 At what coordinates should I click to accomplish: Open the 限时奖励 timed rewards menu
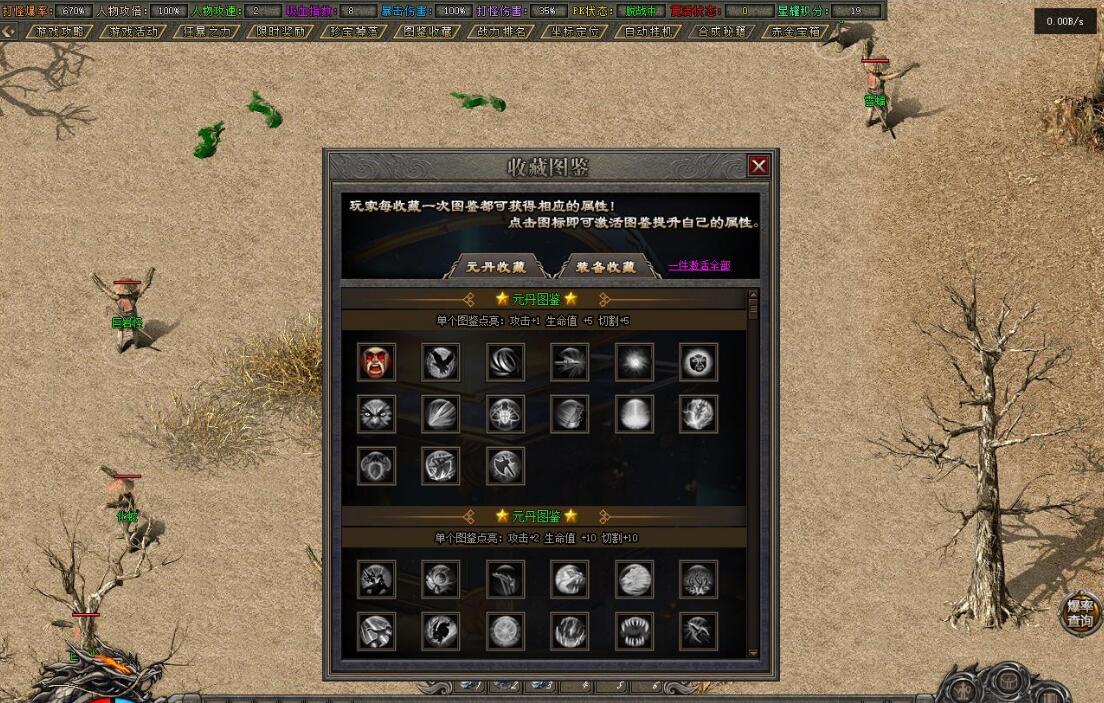tap(281, 31)
